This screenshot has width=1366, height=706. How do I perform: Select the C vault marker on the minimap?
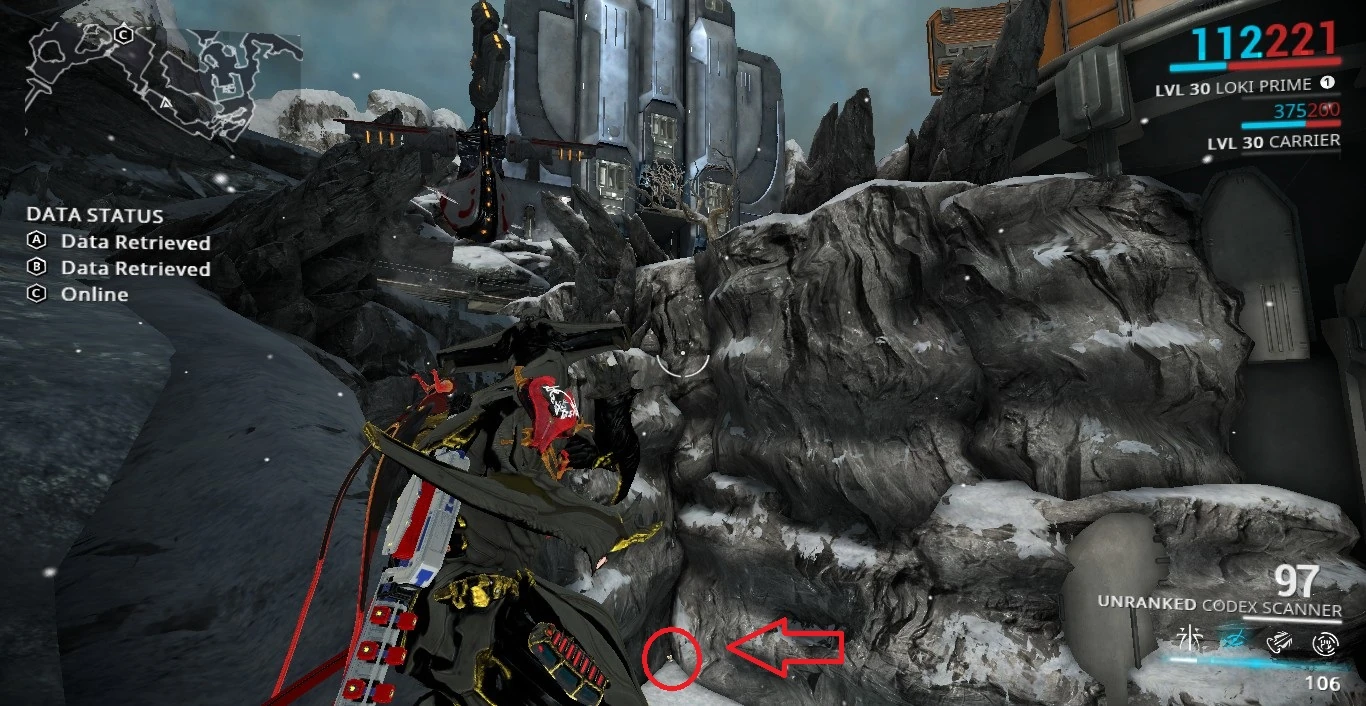123,35
